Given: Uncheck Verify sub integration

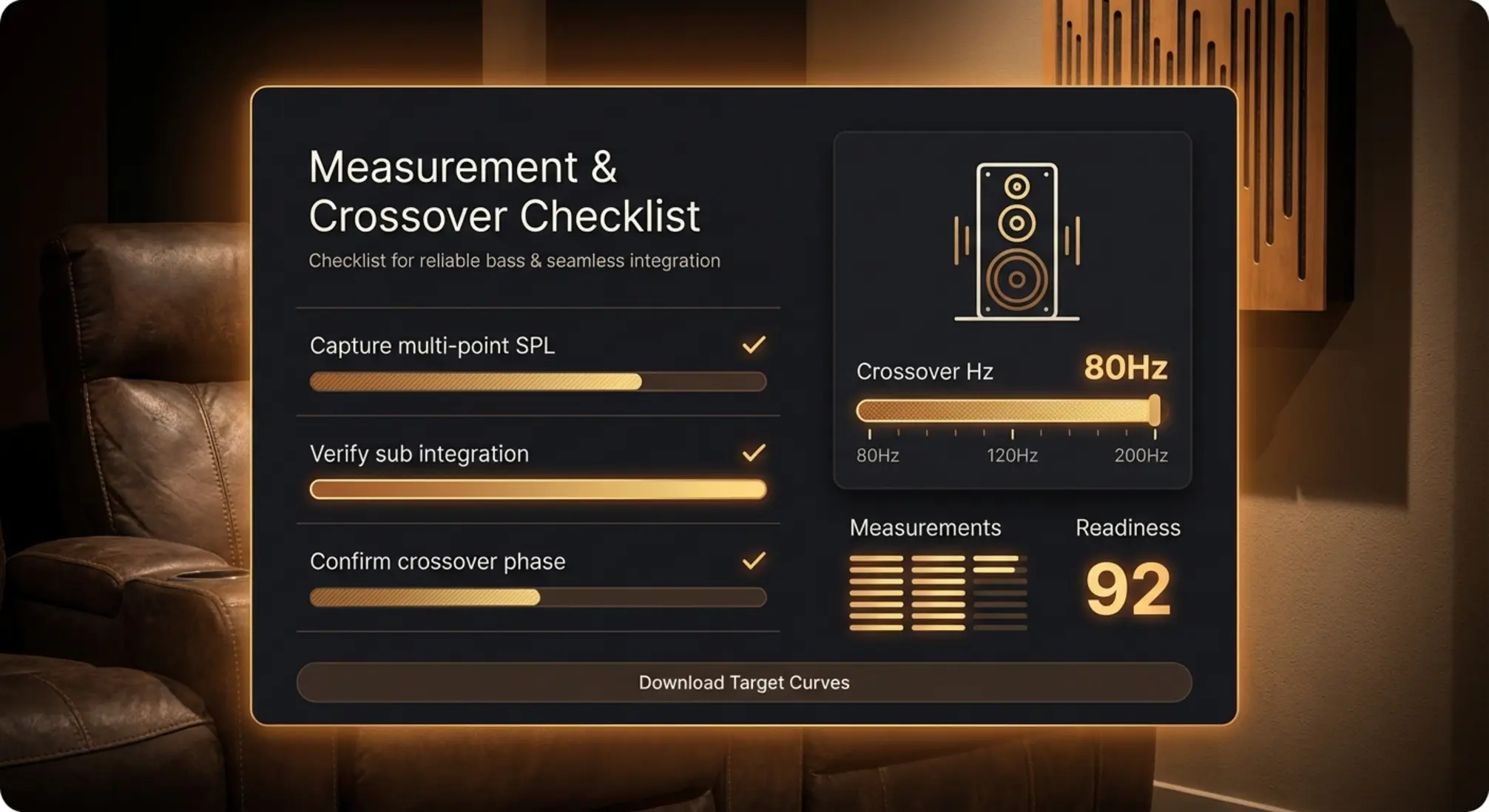Looking at the screenshot, I should click(x=752, y=451).
